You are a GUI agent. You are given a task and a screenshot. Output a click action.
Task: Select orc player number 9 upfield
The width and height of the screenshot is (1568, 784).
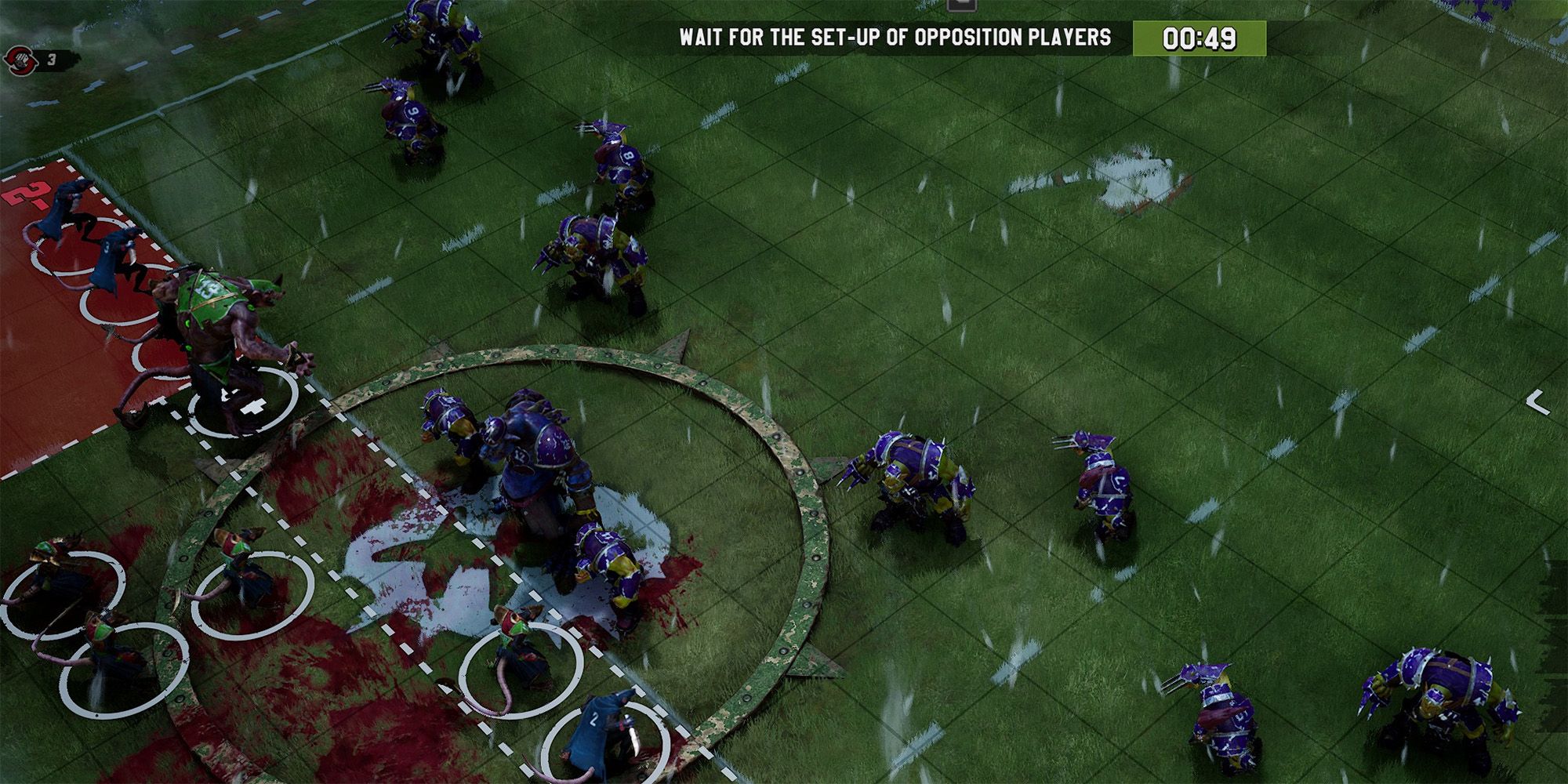click(408, 118)
